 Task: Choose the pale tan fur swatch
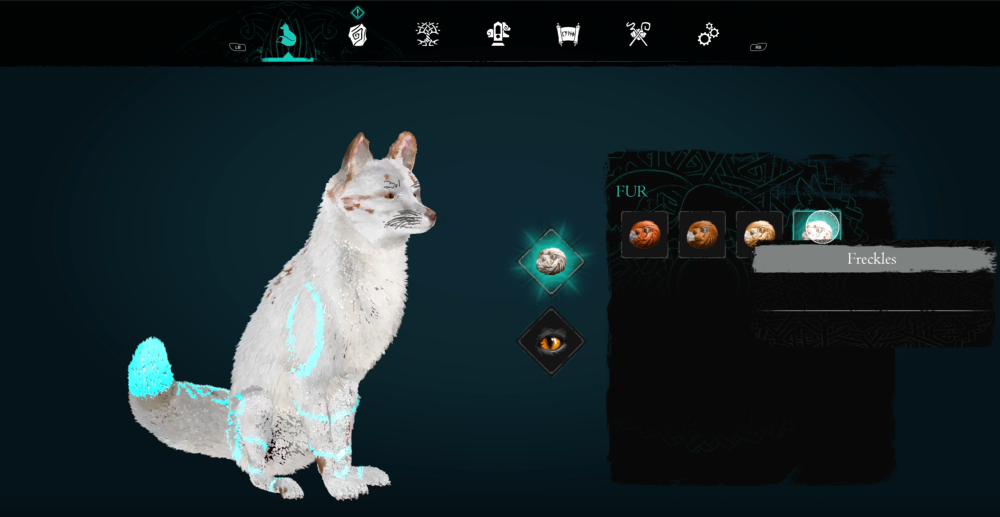point(759,234)
